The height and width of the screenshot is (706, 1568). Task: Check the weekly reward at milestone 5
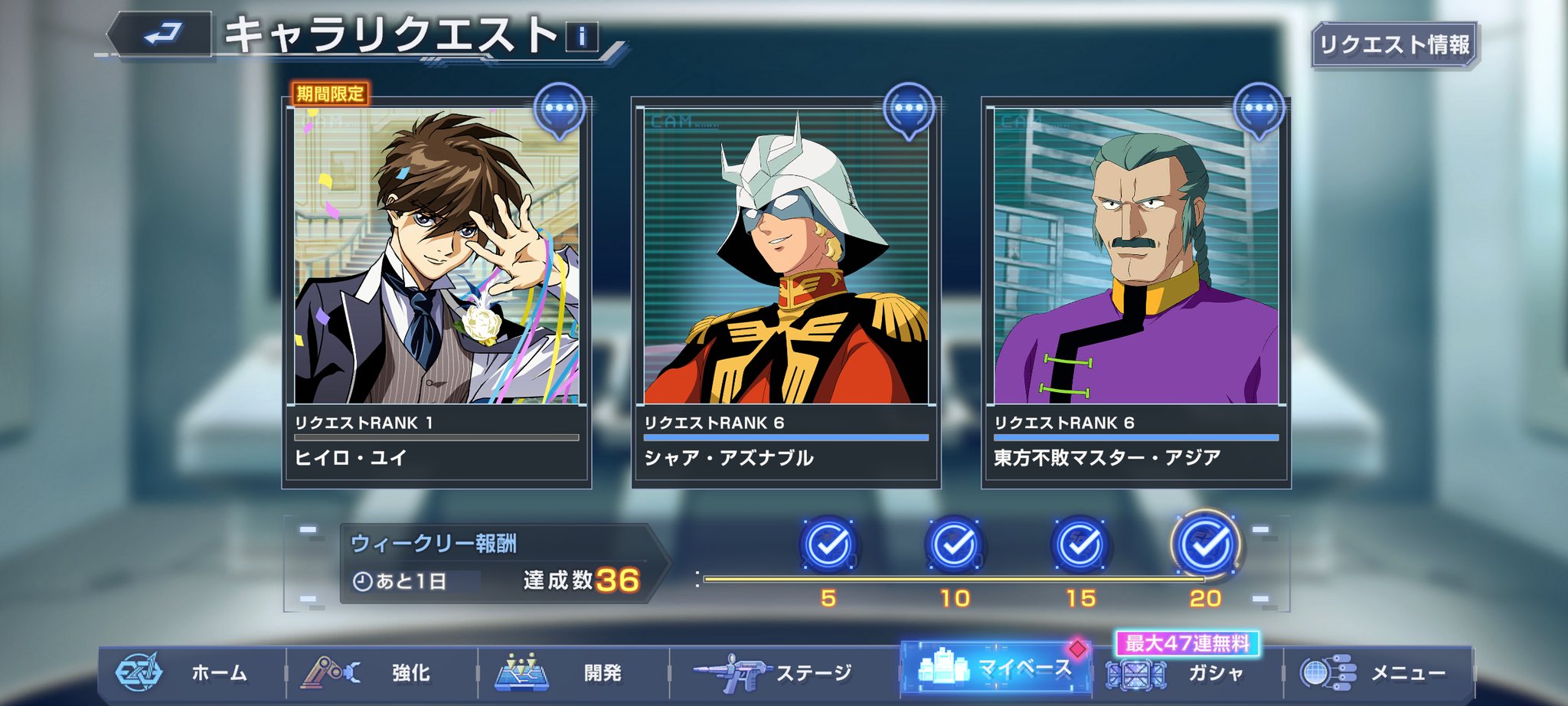pyautogui.click(x=828, y=546)
